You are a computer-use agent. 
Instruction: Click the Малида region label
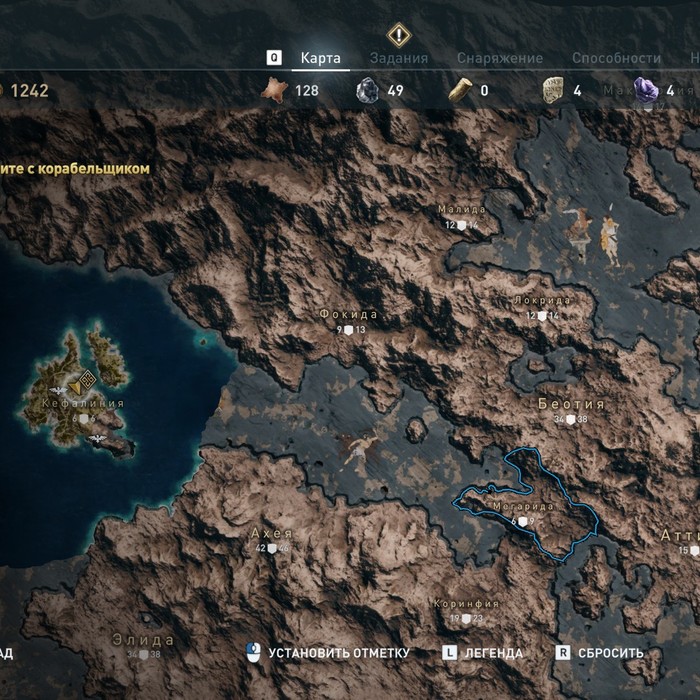click(462, 210)
